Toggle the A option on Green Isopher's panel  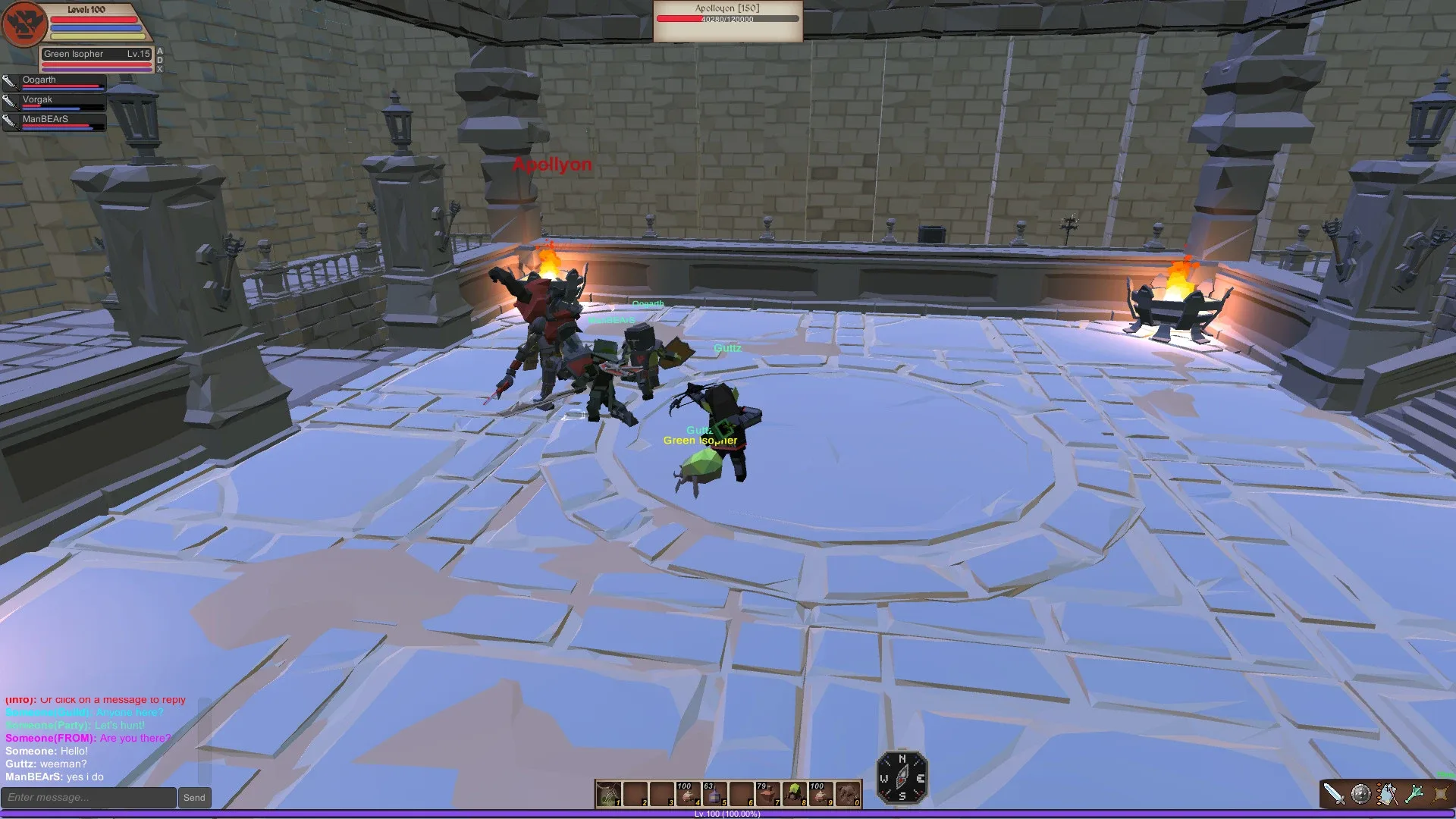pyautogui.click(x=160, y=51)
